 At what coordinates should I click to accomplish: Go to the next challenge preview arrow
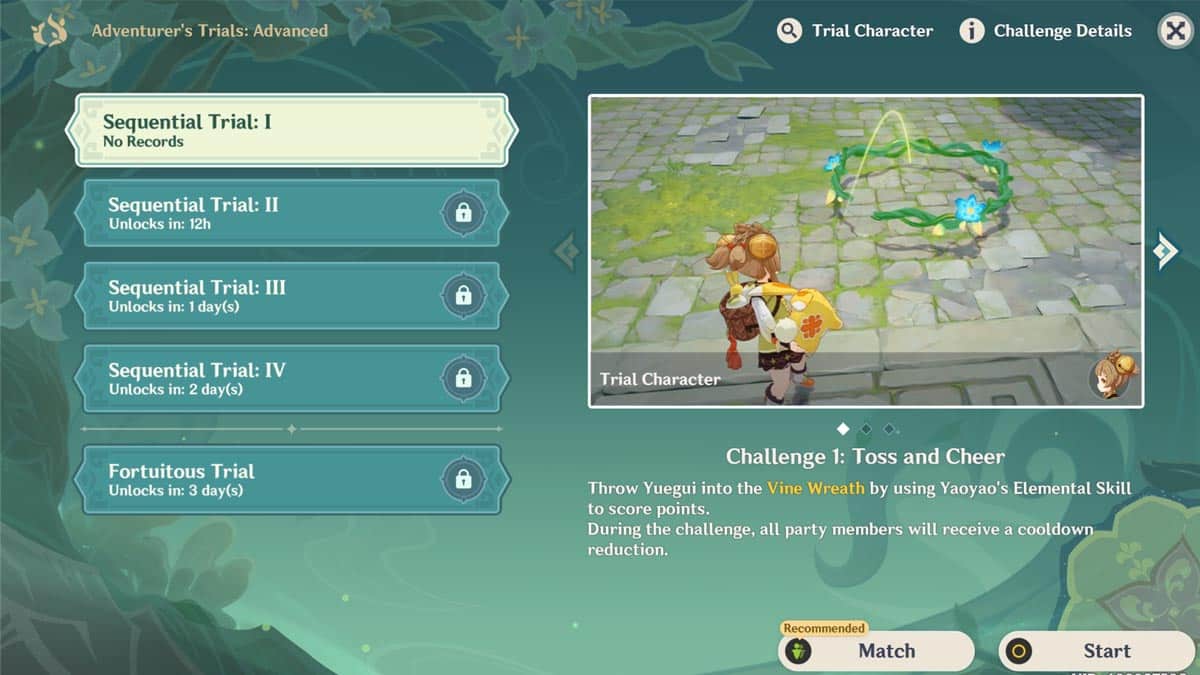1165,251
